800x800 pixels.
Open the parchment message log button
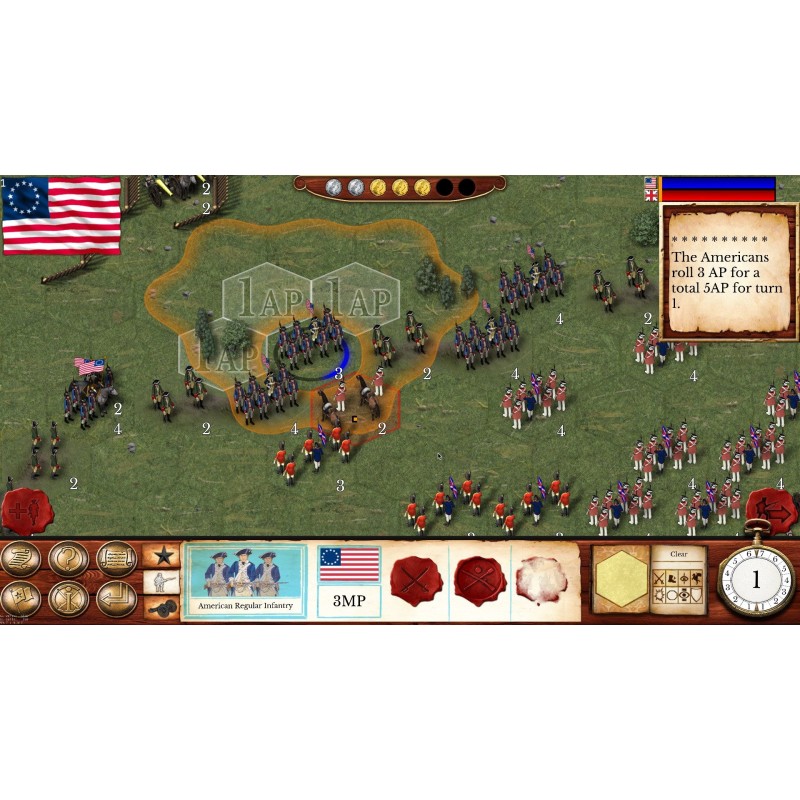tap(117, 558)
